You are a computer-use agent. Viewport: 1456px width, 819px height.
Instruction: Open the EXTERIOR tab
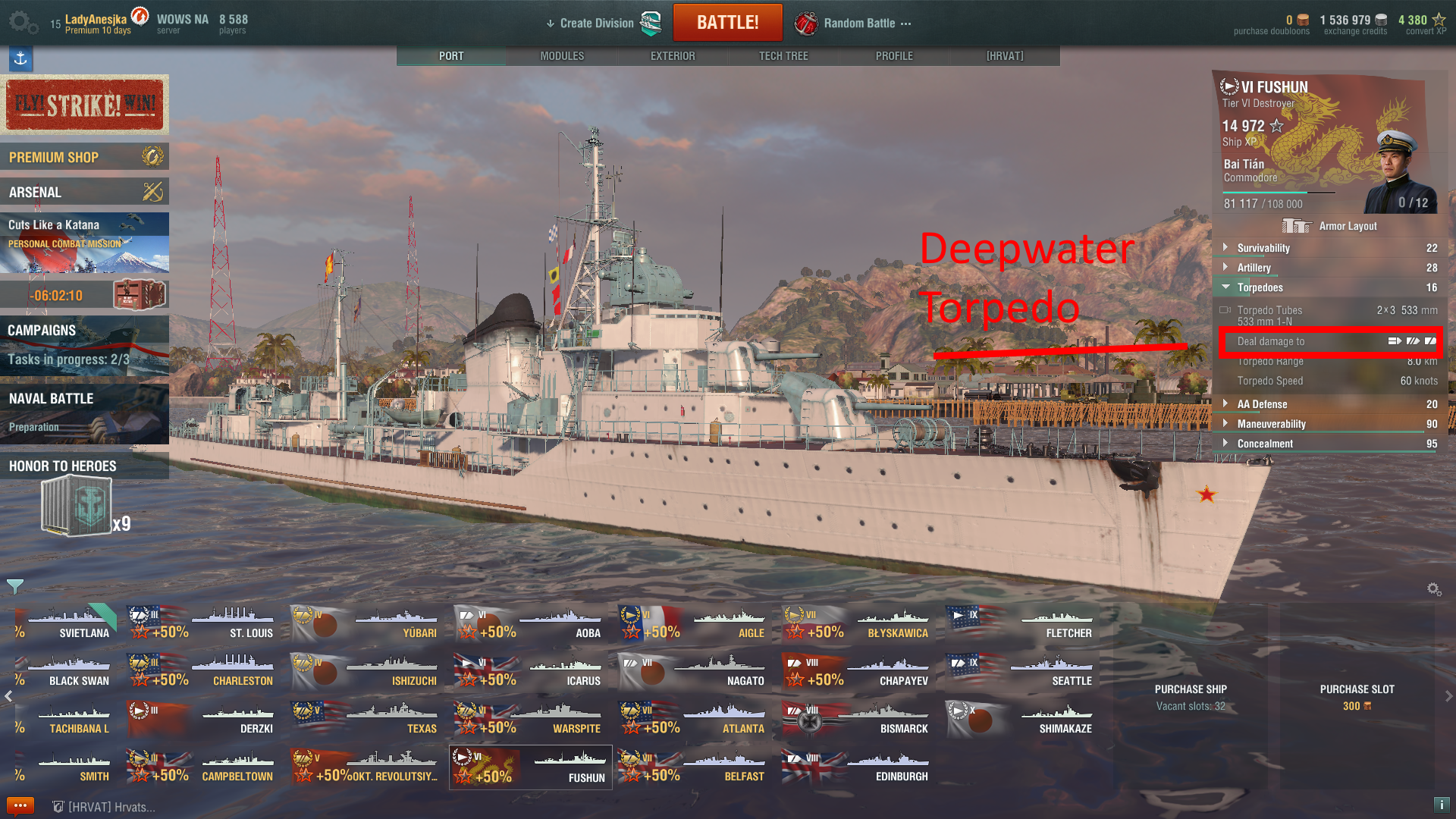pyautogui.click(x=673, y=56)
